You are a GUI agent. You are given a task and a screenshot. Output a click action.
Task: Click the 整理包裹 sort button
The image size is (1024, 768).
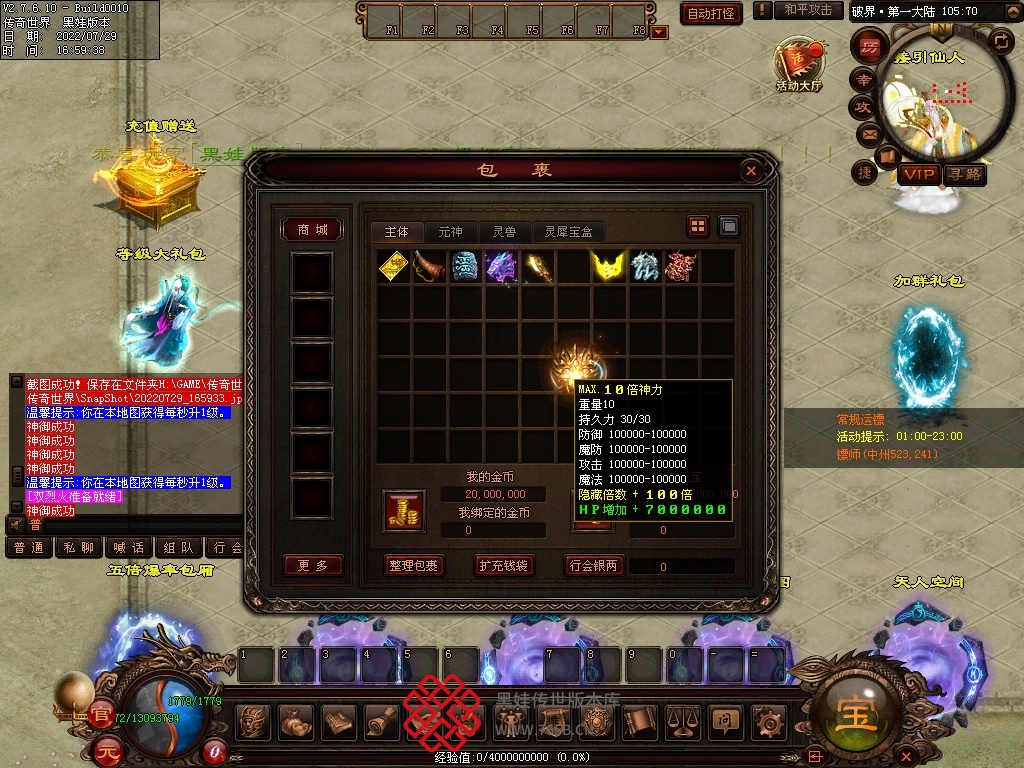(413, 565)
